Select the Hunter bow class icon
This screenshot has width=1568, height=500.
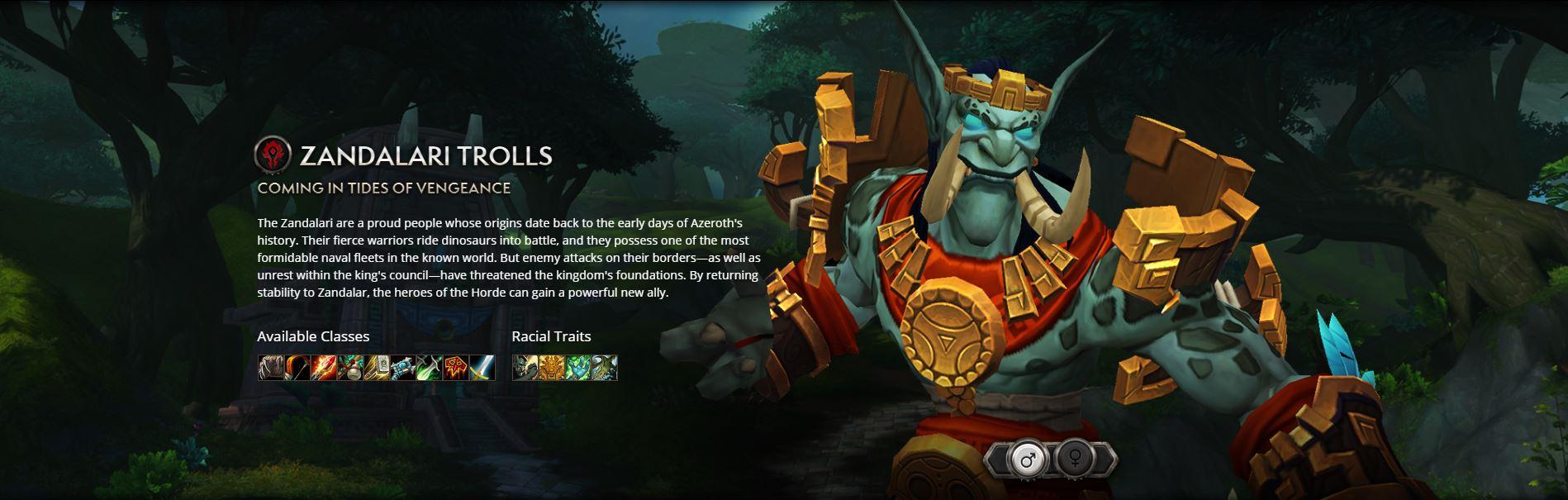tap(297, 368)
